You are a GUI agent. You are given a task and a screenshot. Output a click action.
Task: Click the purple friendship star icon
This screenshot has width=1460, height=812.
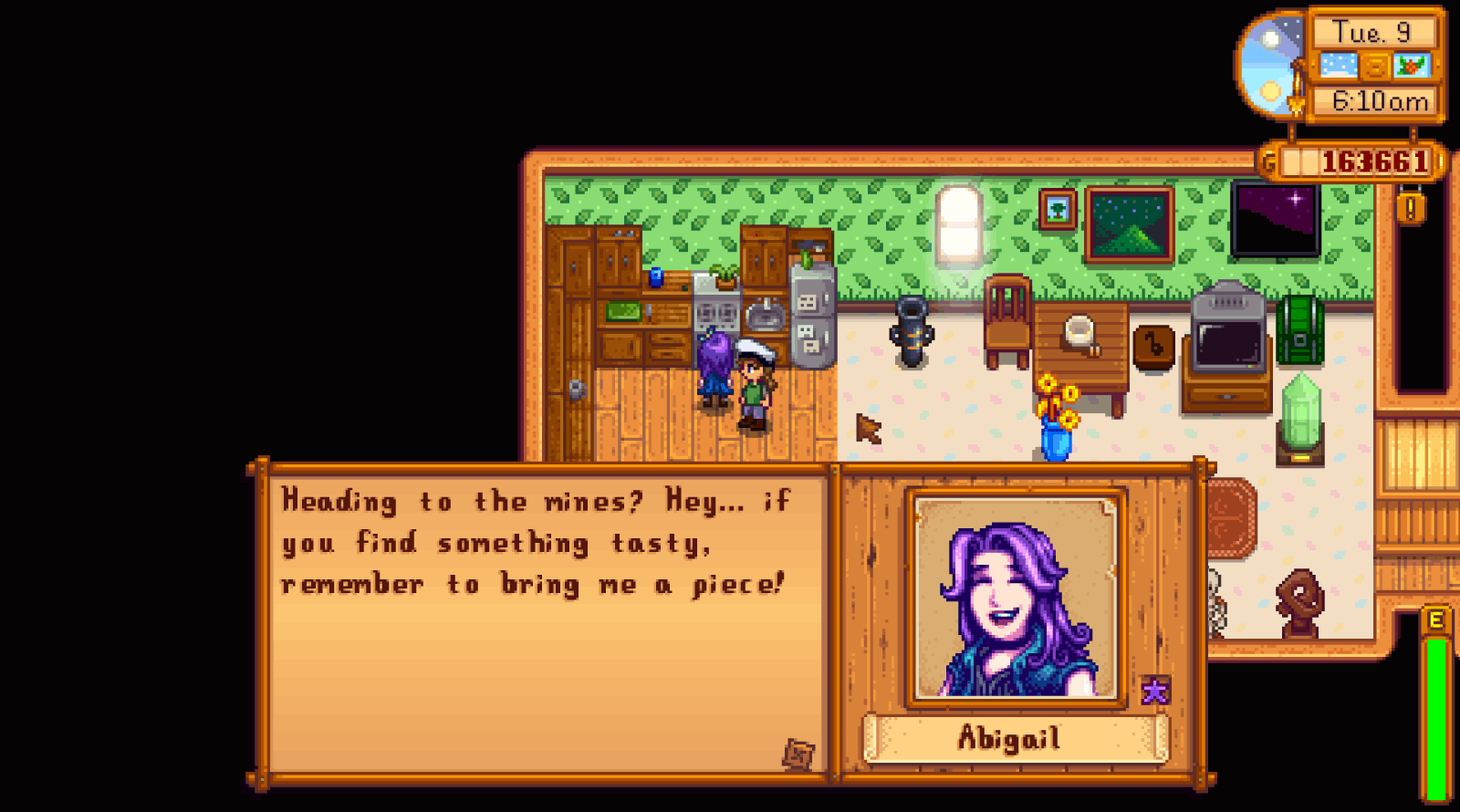click(x=1154, y=691)
